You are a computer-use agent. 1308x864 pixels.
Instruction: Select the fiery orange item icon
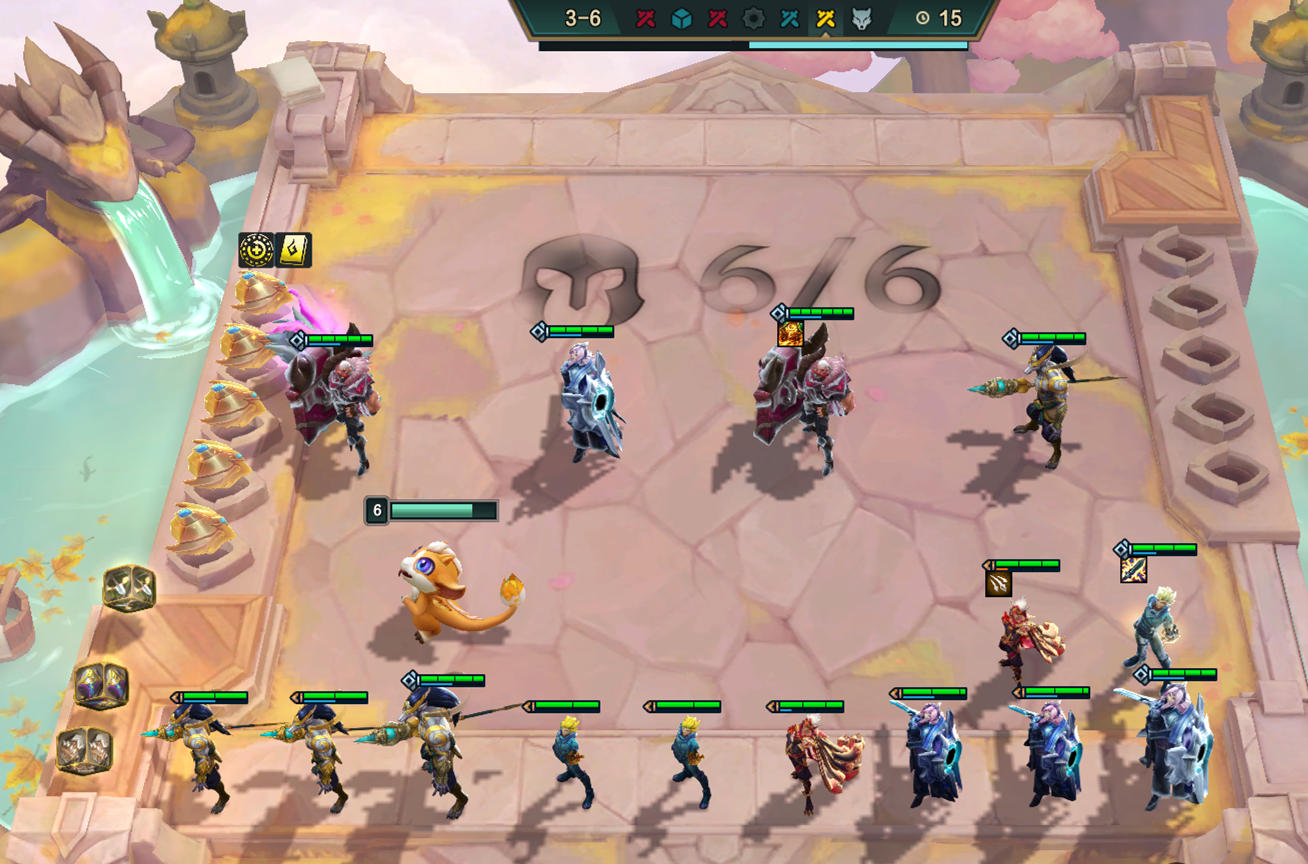point(790,334)
